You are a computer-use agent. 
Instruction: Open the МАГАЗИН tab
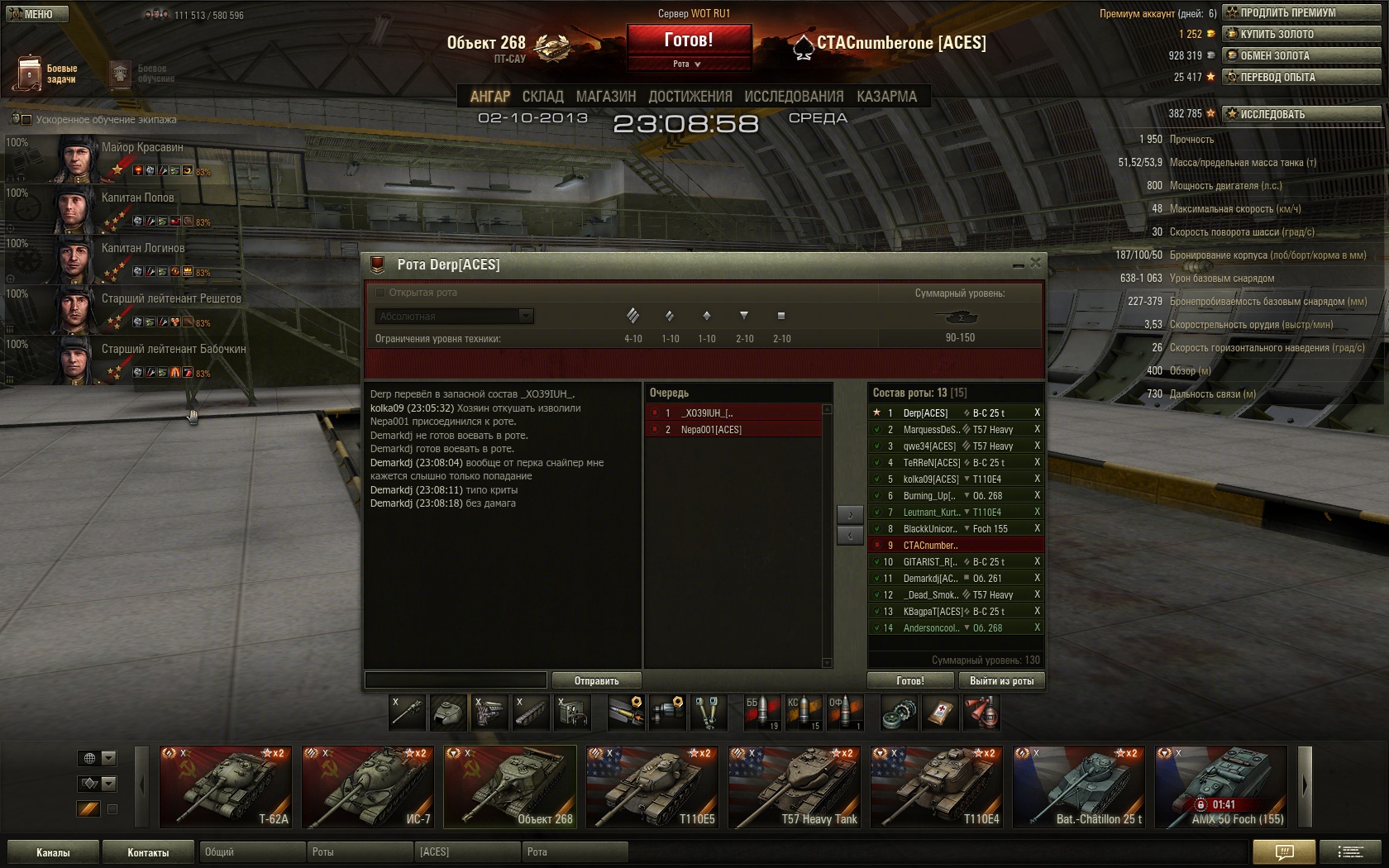605,97
